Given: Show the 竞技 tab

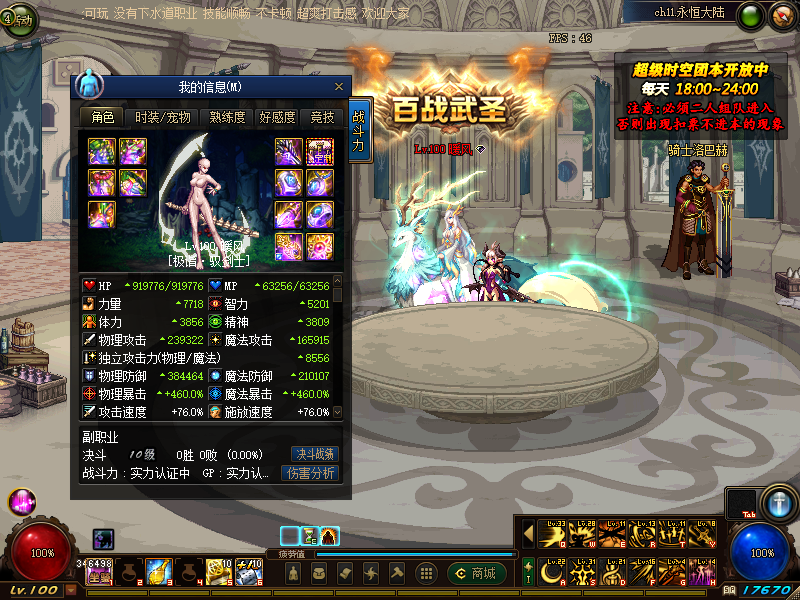Looking at the screenshot, I should coord(322,117).
